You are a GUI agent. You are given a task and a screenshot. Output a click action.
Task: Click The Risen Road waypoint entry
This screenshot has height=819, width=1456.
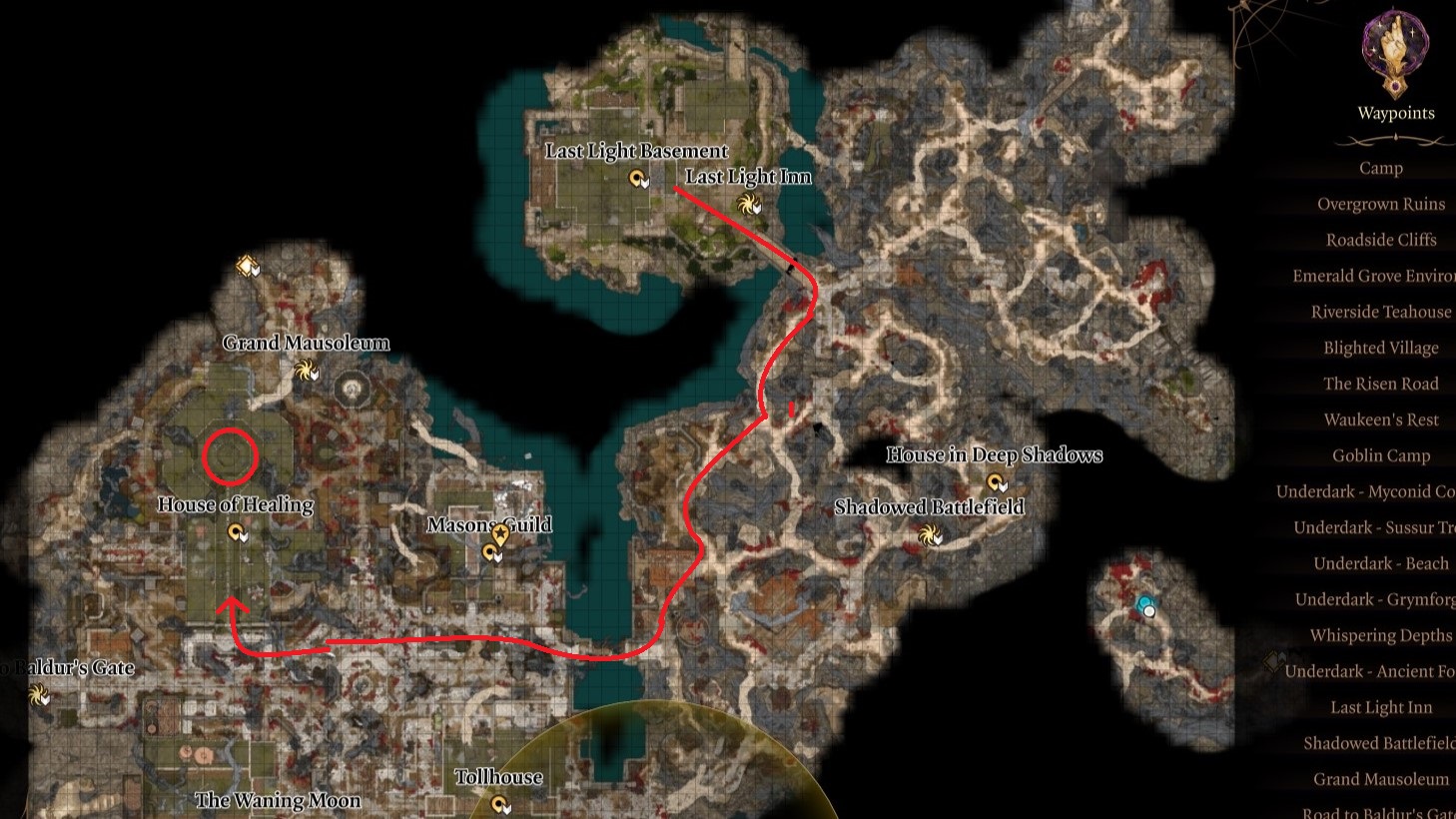coord(1381,384)
